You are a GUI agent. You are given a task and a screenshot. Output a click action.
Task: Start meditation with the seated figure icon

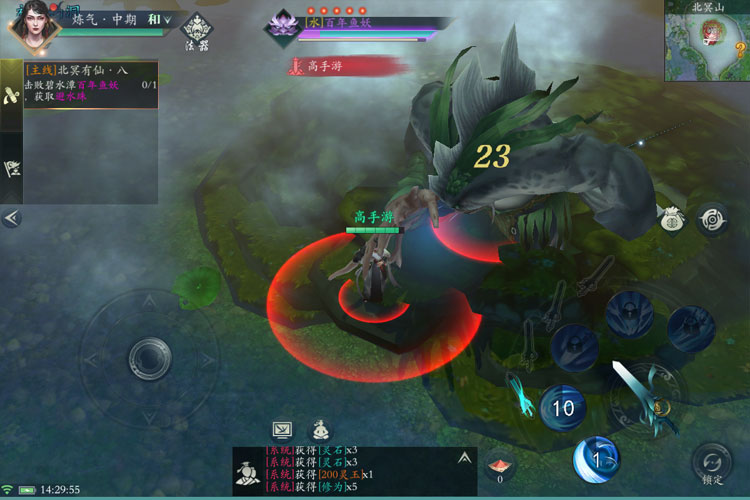320,430
